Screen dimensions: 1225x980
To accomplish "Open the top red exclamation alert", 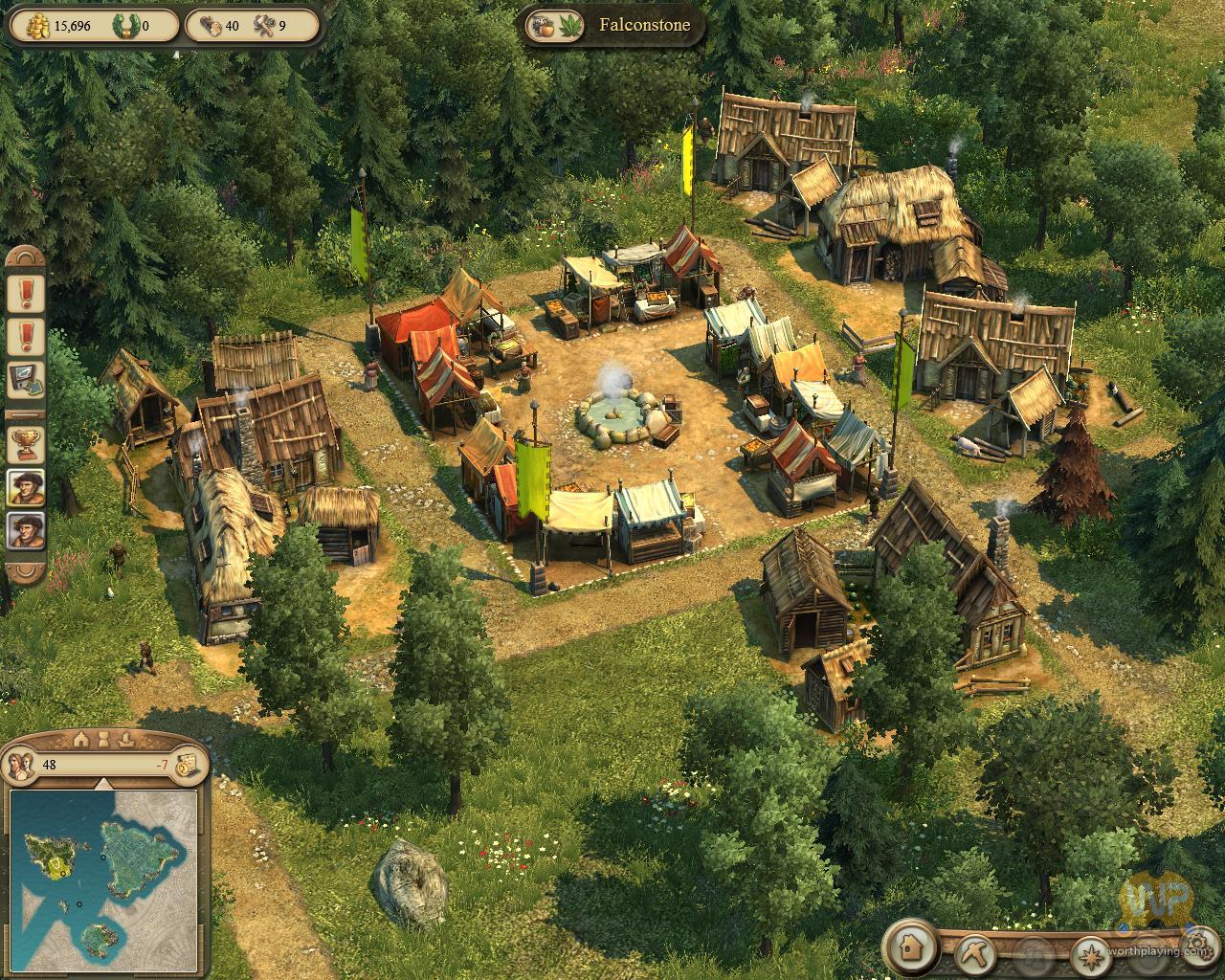I will 26,292.
